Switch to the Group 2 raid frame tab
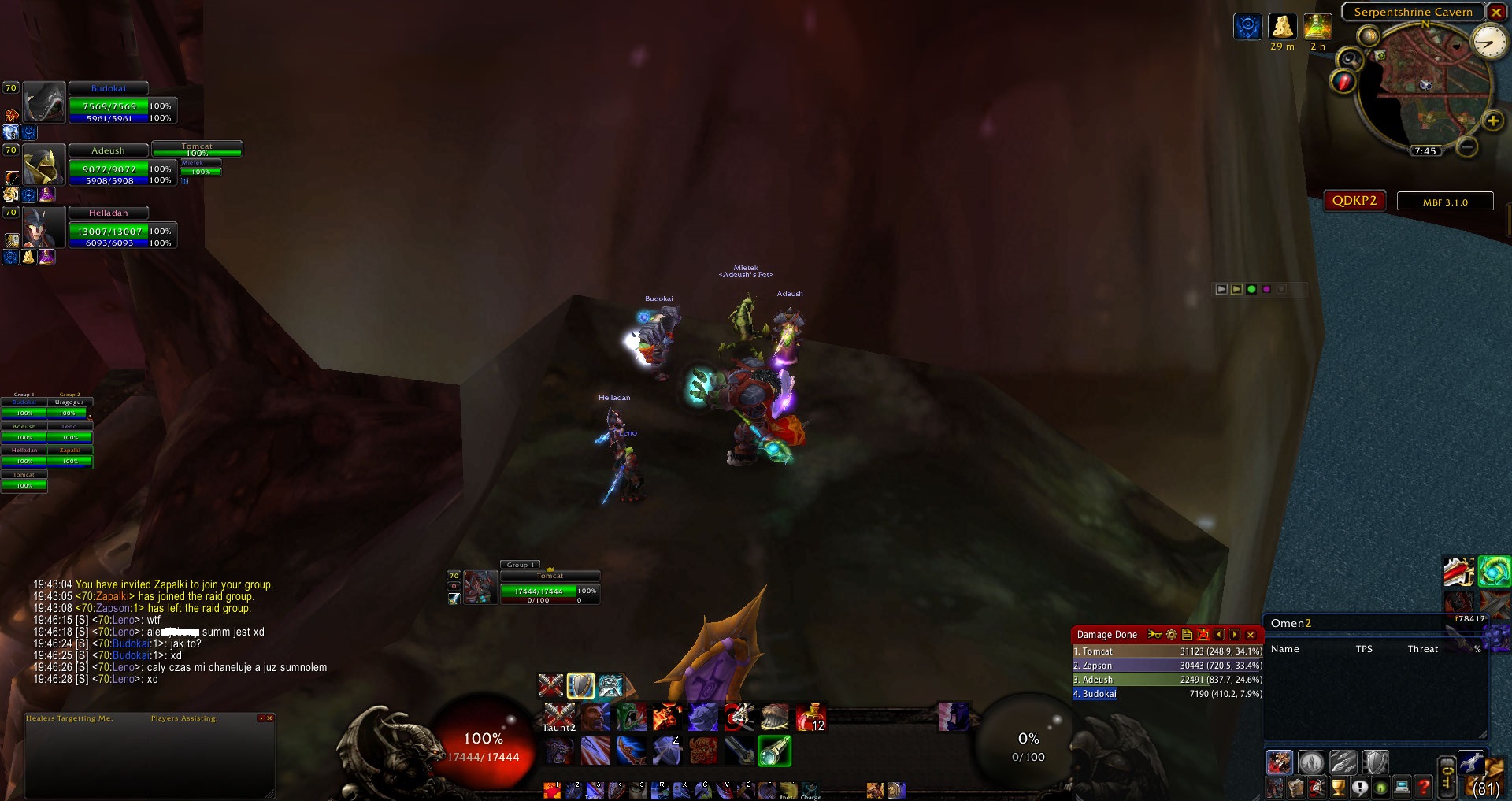 [69, 394]
